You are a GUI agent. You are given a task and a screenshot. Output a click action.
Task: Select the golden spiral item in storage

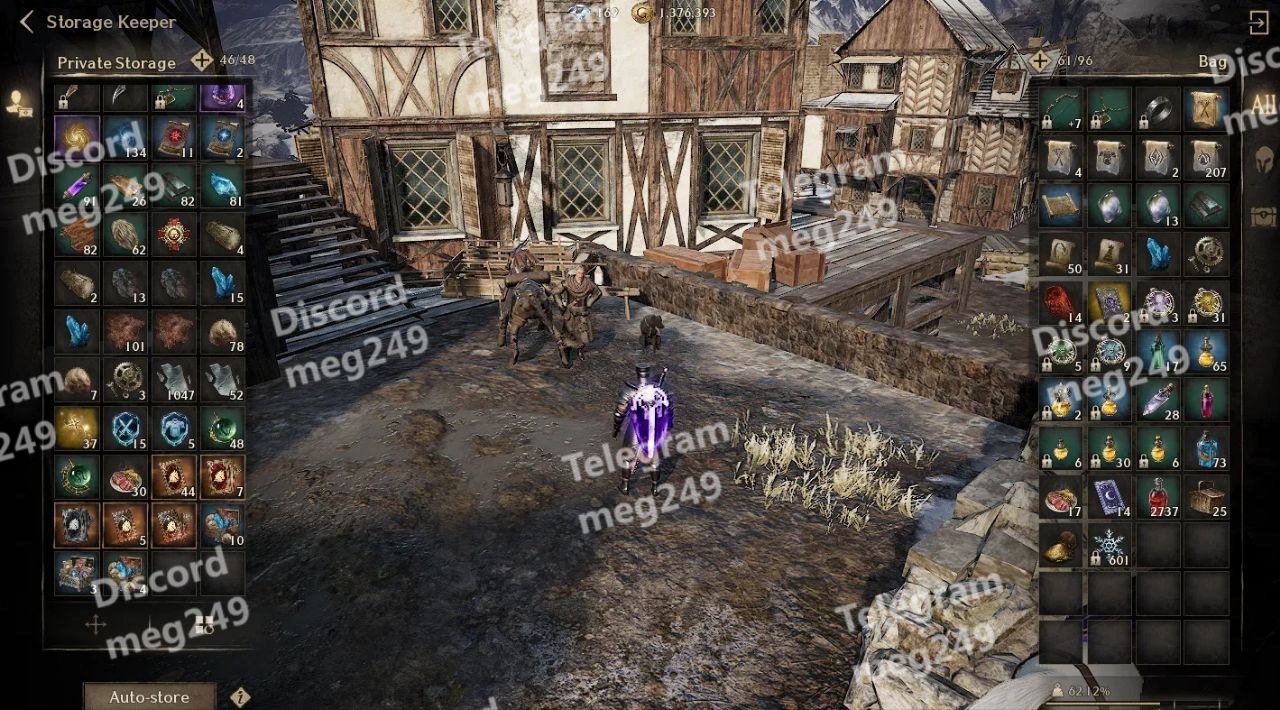[x=77, y=137]
